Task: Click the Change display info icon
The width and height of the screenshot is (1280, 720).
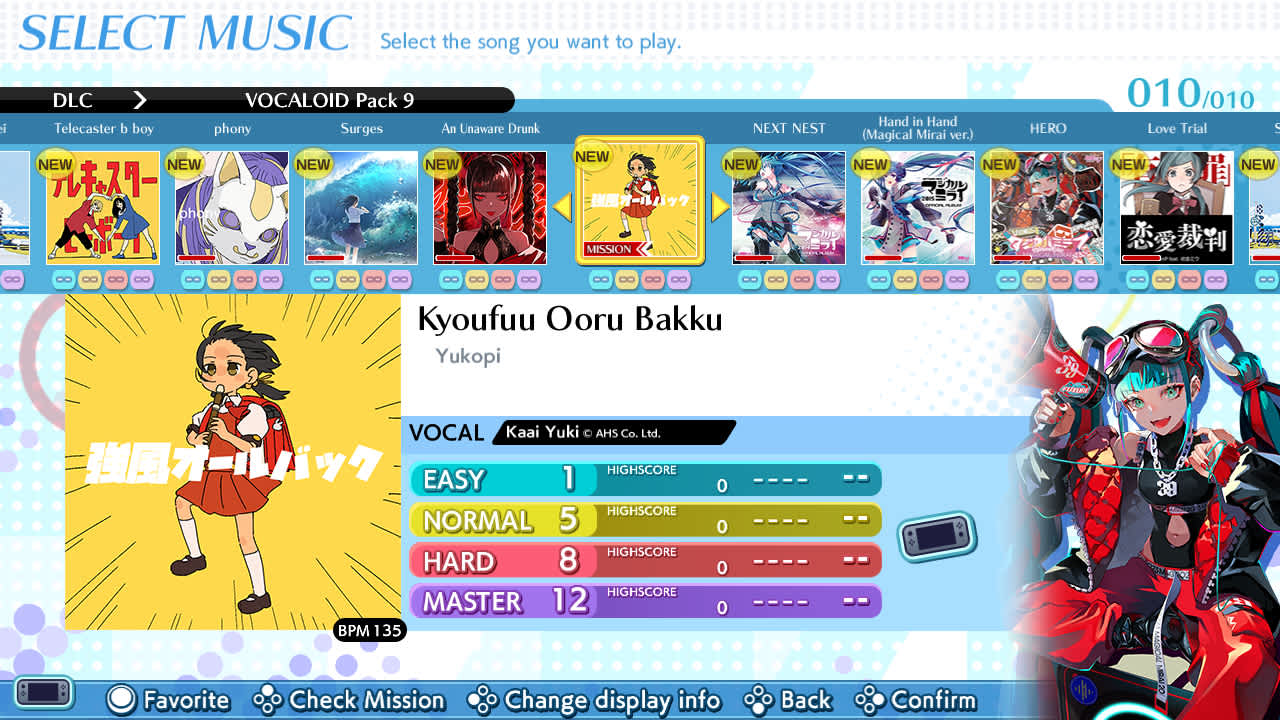Action: tap(484, 701)
